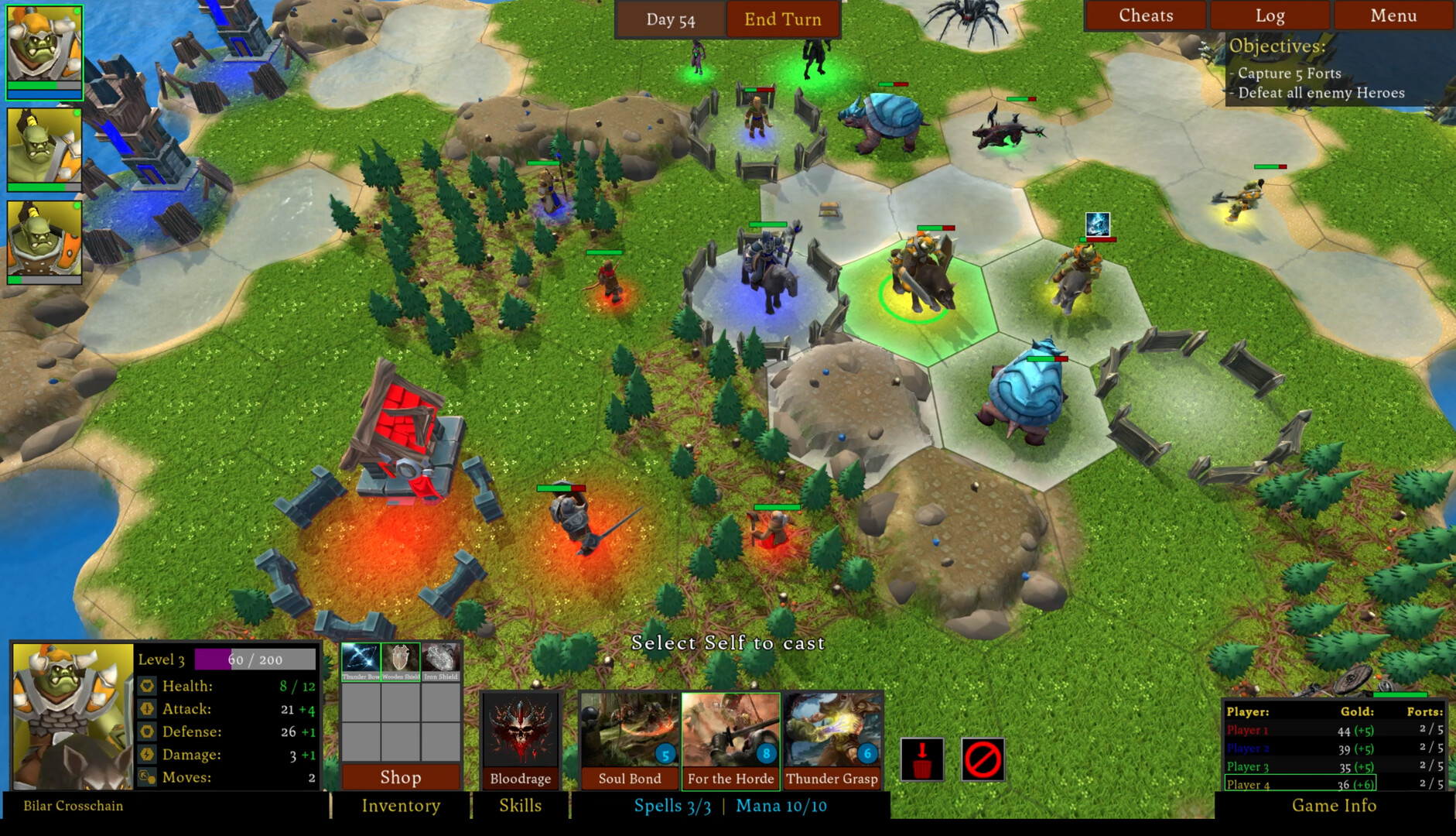Open the Game Info panel
This screenshot has height=836, width=1456.
pos(1333,806)
